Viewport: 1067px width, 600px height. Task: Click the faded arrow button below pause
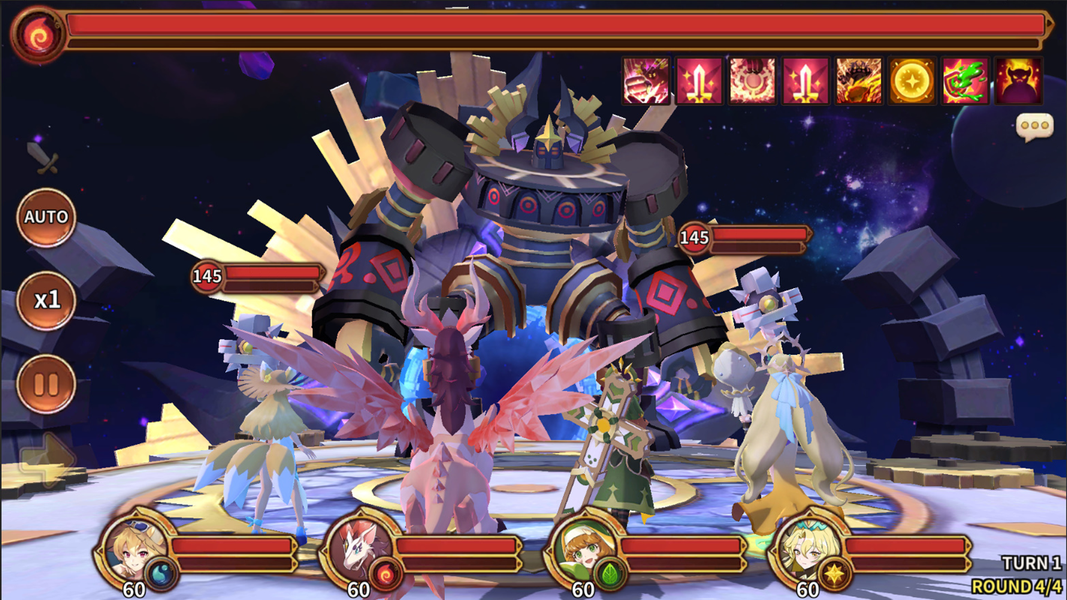[x=46, y=460]
